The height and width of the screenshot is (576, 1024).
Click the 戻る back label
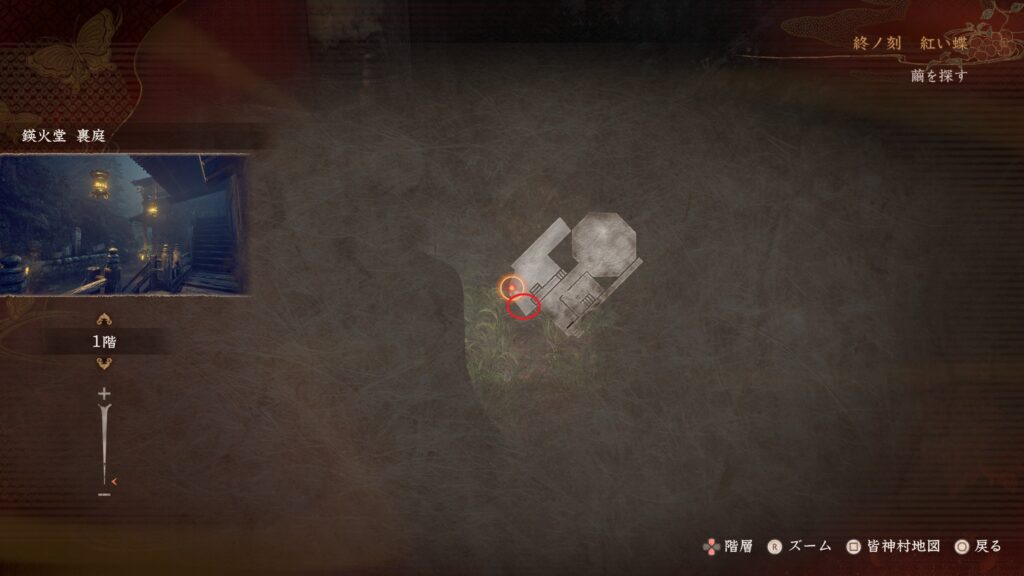tap(988, 546)
